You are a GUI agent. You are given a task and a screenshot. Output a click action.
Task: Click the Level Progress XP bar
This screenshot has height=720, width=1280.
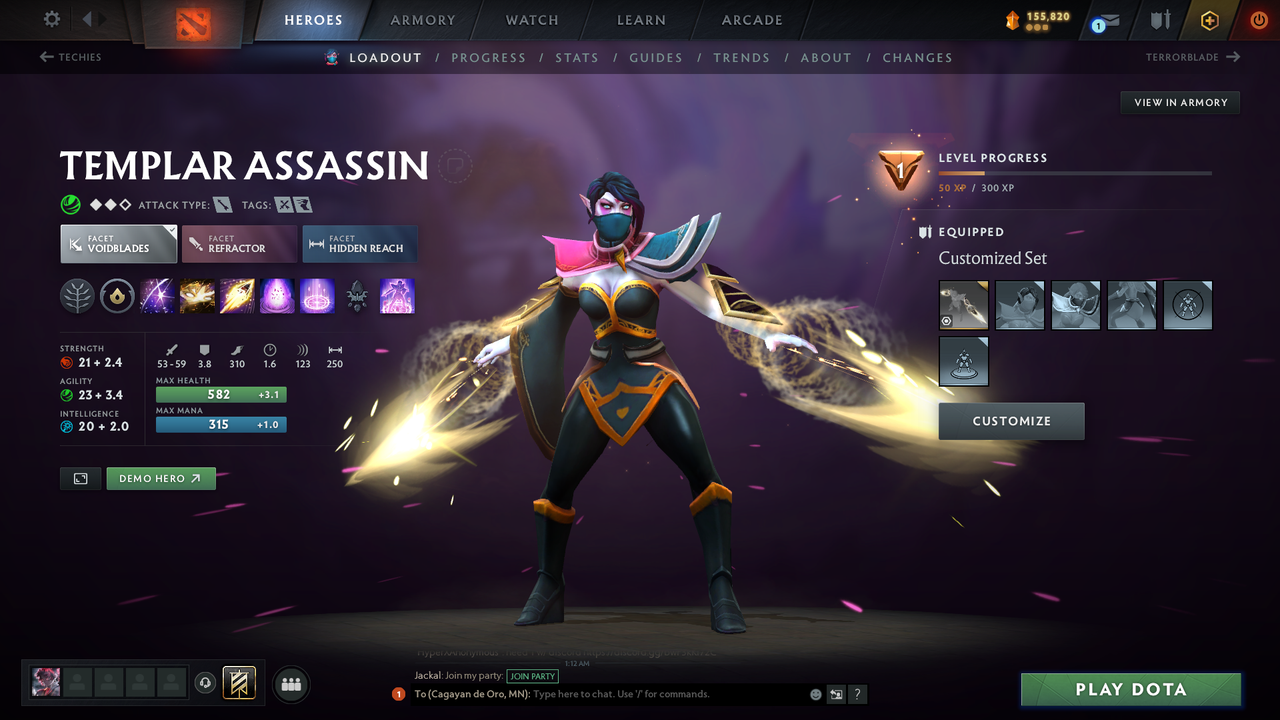(x=1075, y=171)
